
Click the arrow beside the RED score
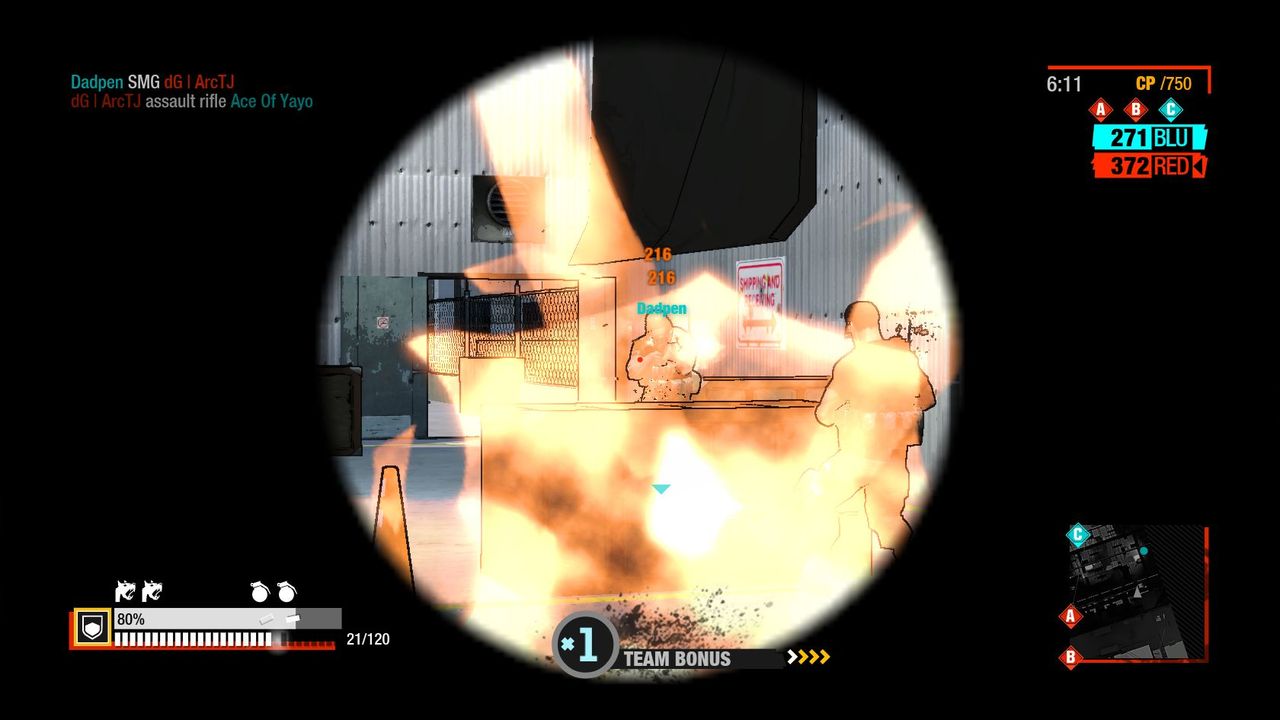[x=1198, y=166]
